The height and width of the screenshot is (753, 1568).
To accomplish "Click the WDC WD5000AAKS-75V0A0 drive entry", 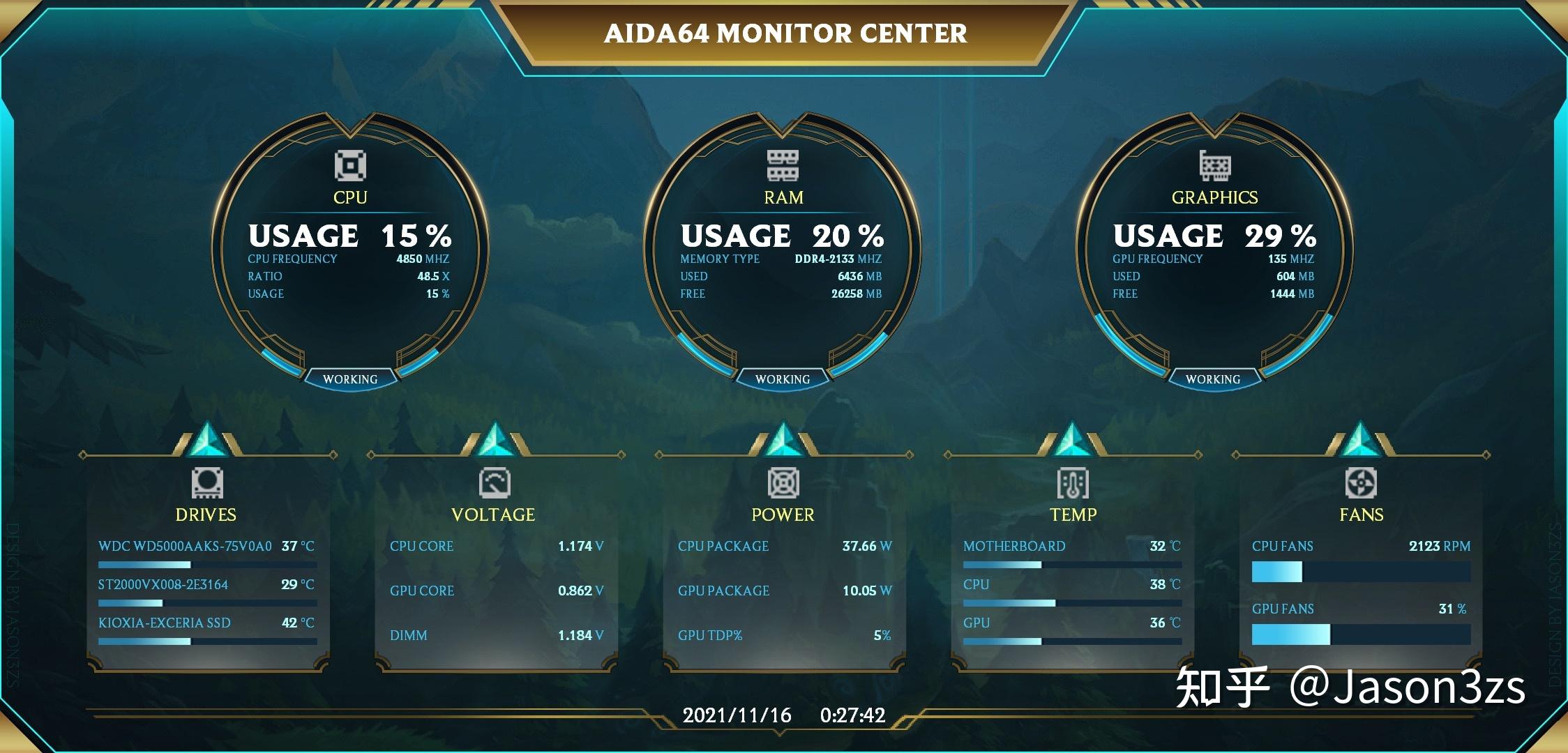I will tap(185, 547).
